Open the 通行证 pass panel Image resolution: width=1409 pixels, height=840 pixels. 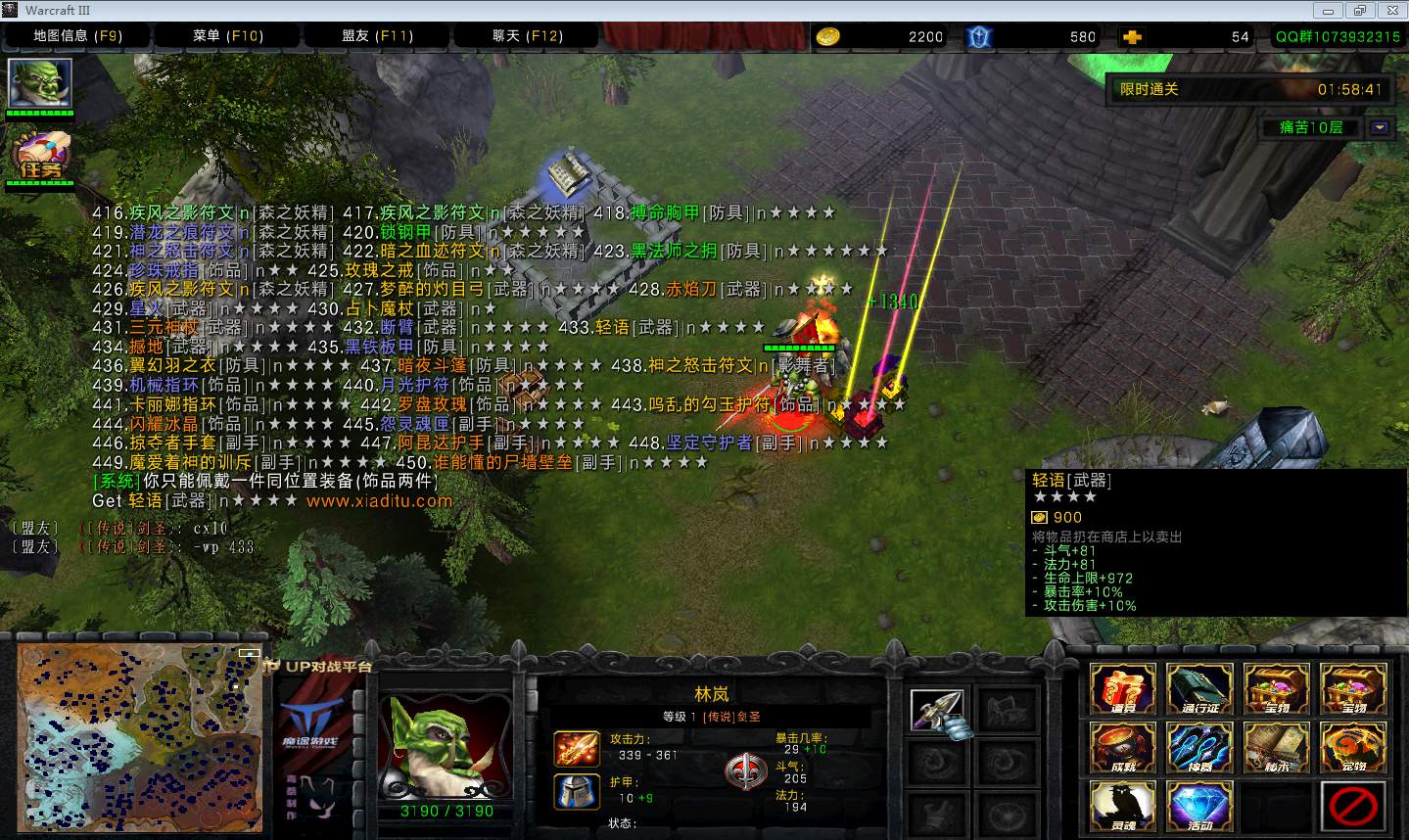1200,688
